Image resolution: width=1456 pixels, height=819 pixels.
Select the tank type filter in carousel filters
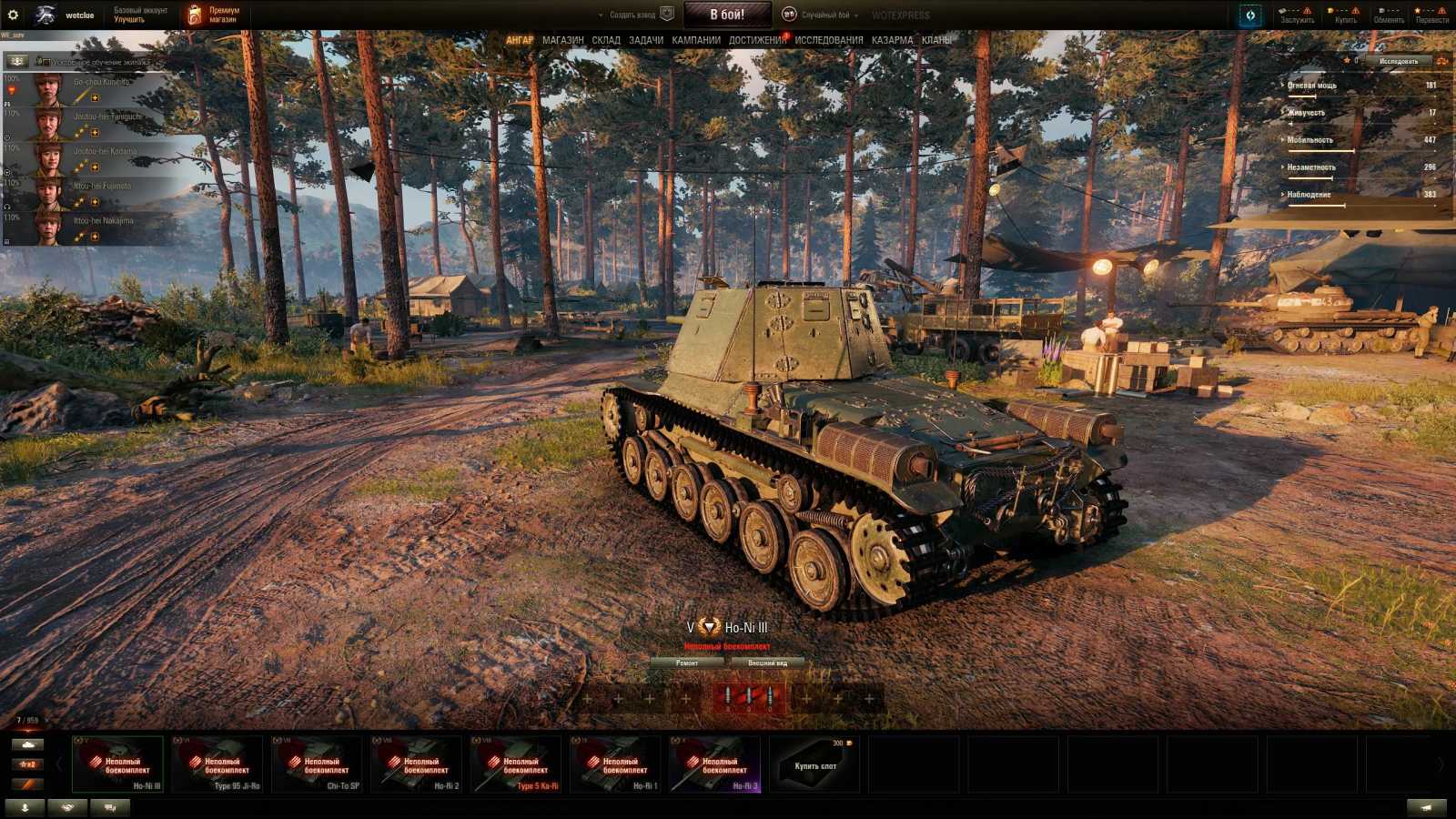click(x=27, y=744)
